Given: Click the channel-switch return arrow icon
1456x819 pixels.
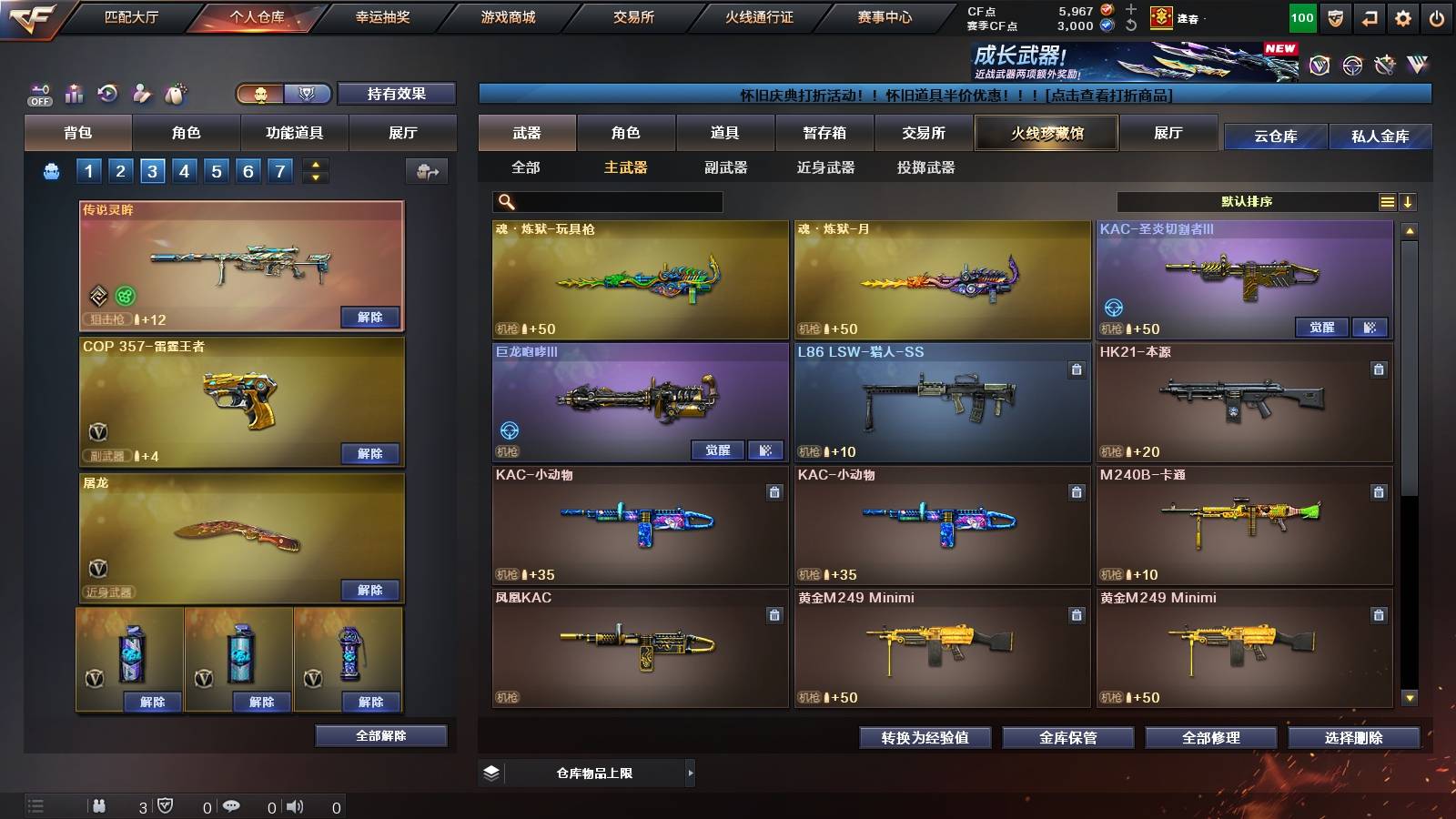Looking at the screenshot, I should click(1370, 15).
